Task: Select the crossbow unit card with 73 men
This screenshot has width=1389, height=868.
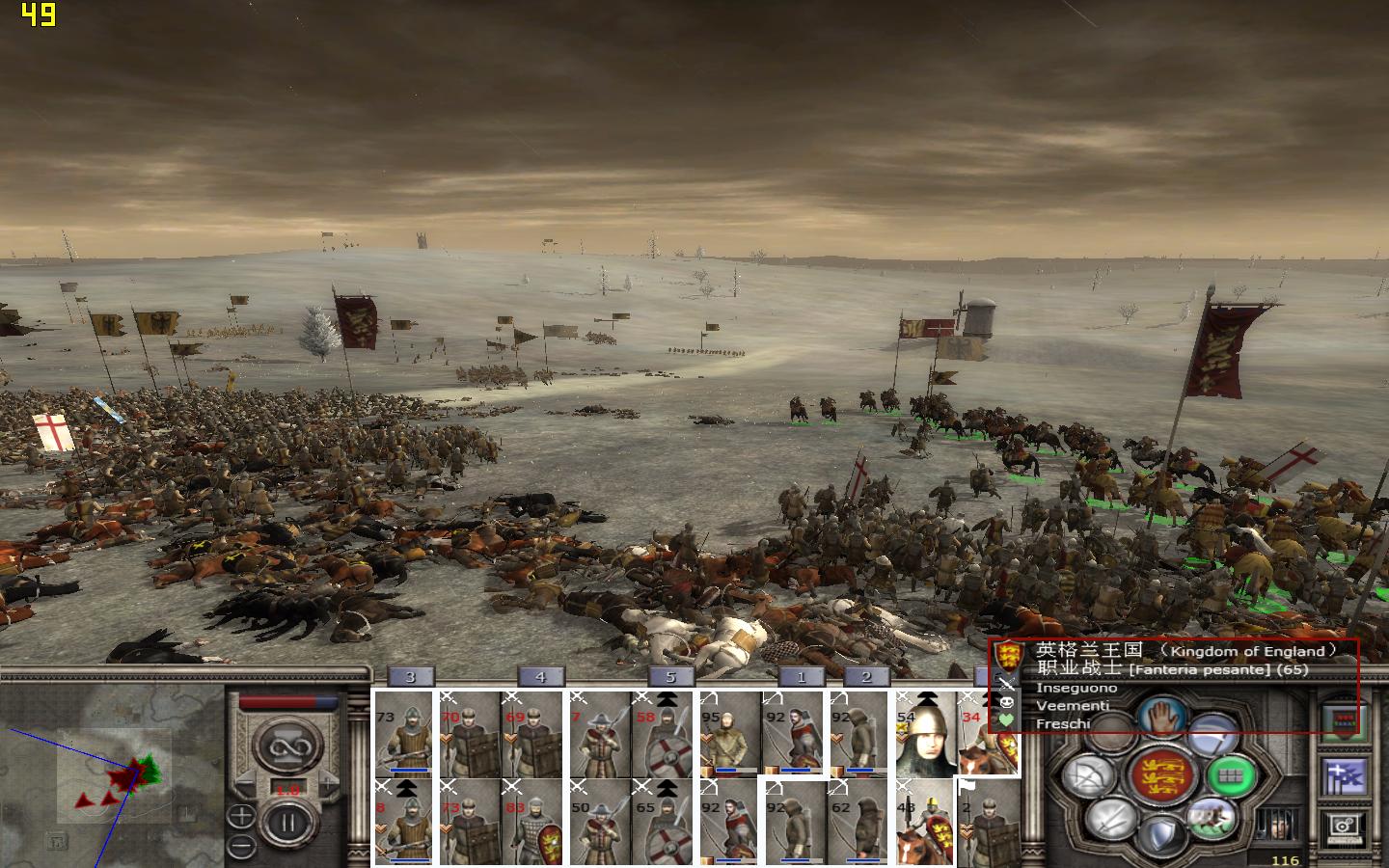Action: [403, 733]
